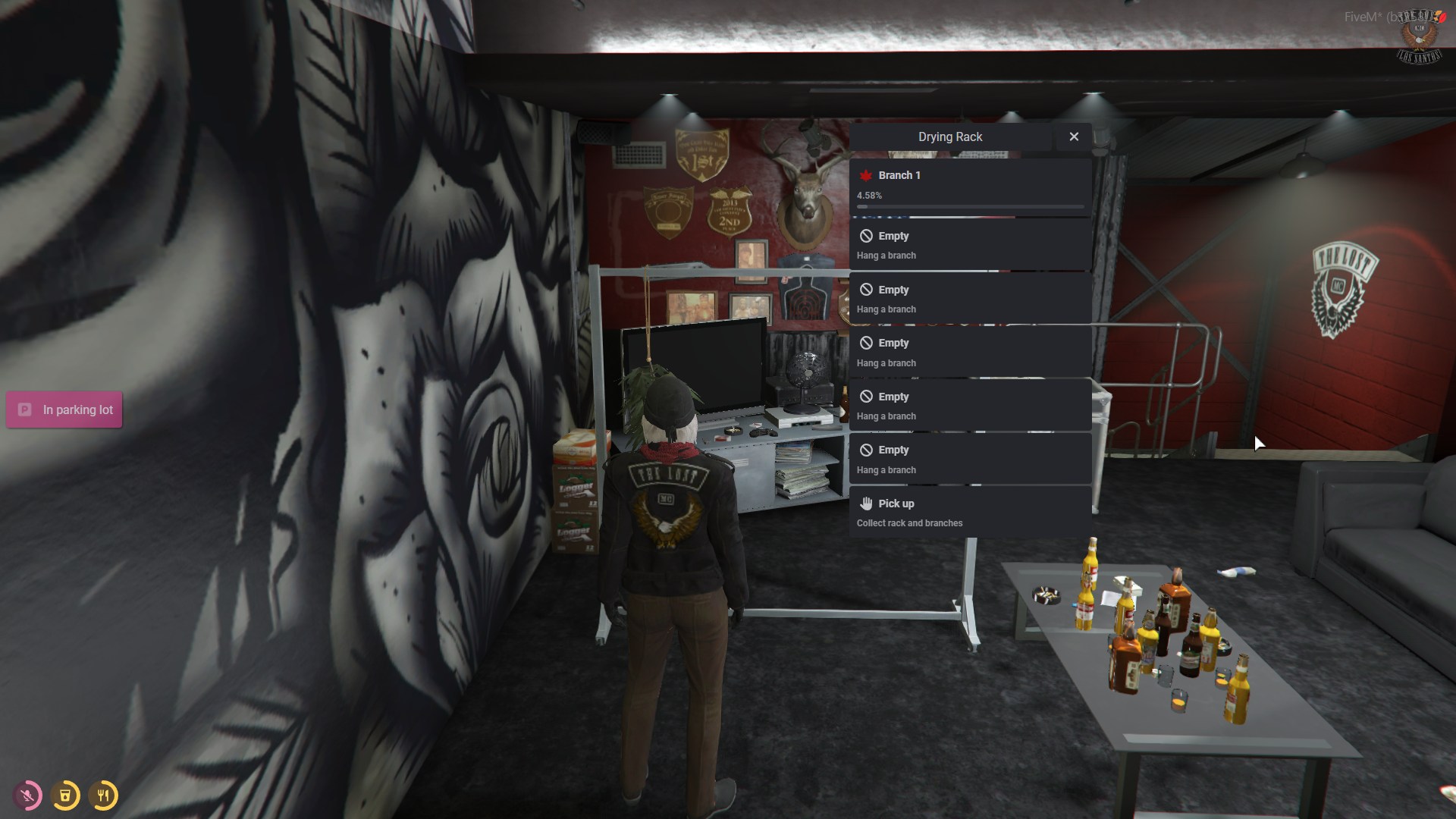Click the crossed-circle icon on the fourth Empty slot
This screenshot has height=819, width=1456.
pos(868,396)
